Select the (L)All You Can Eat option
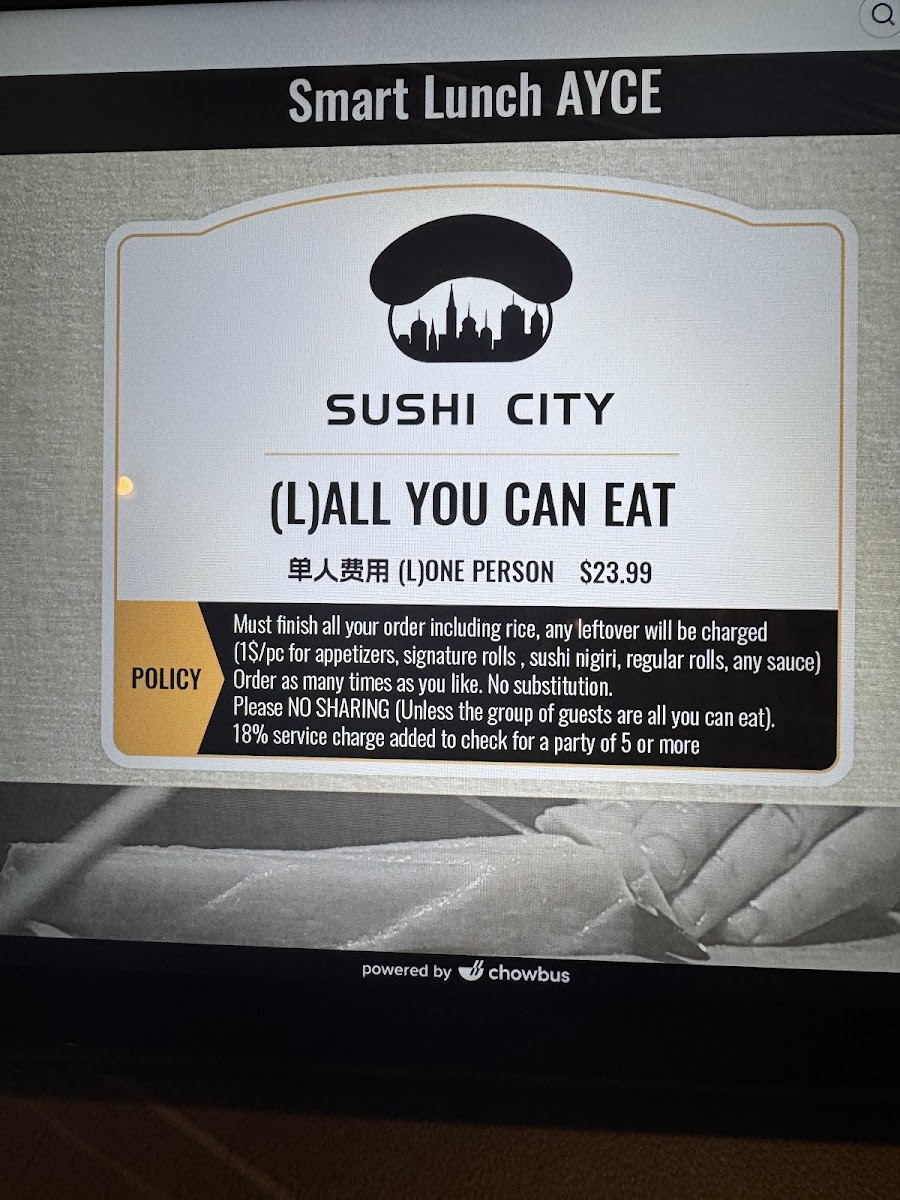The image size is (900, 1200). click(x=474, y=505)
